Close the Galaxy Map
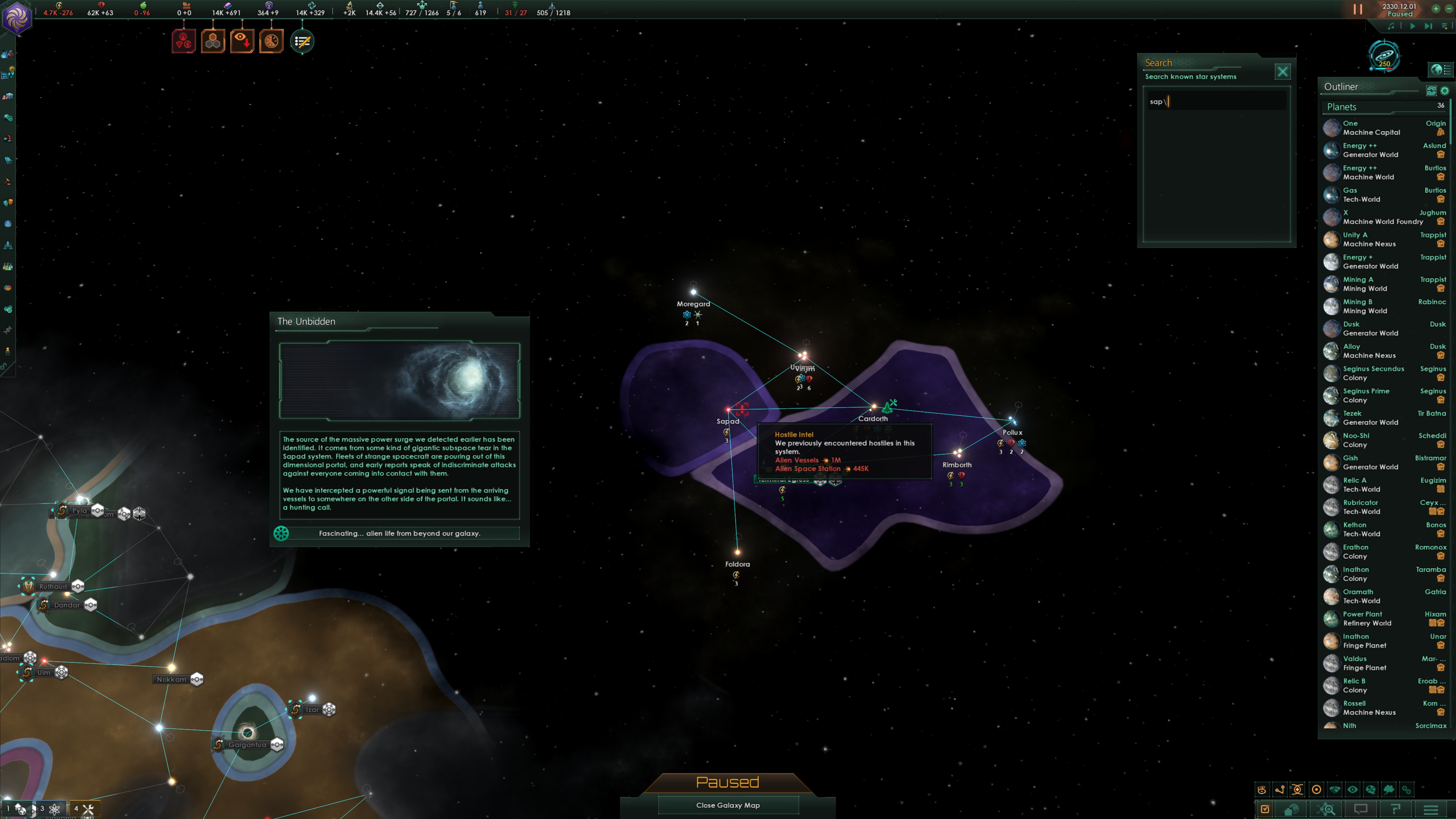This screenshot has width=1456, height=819. coord(728,805)
